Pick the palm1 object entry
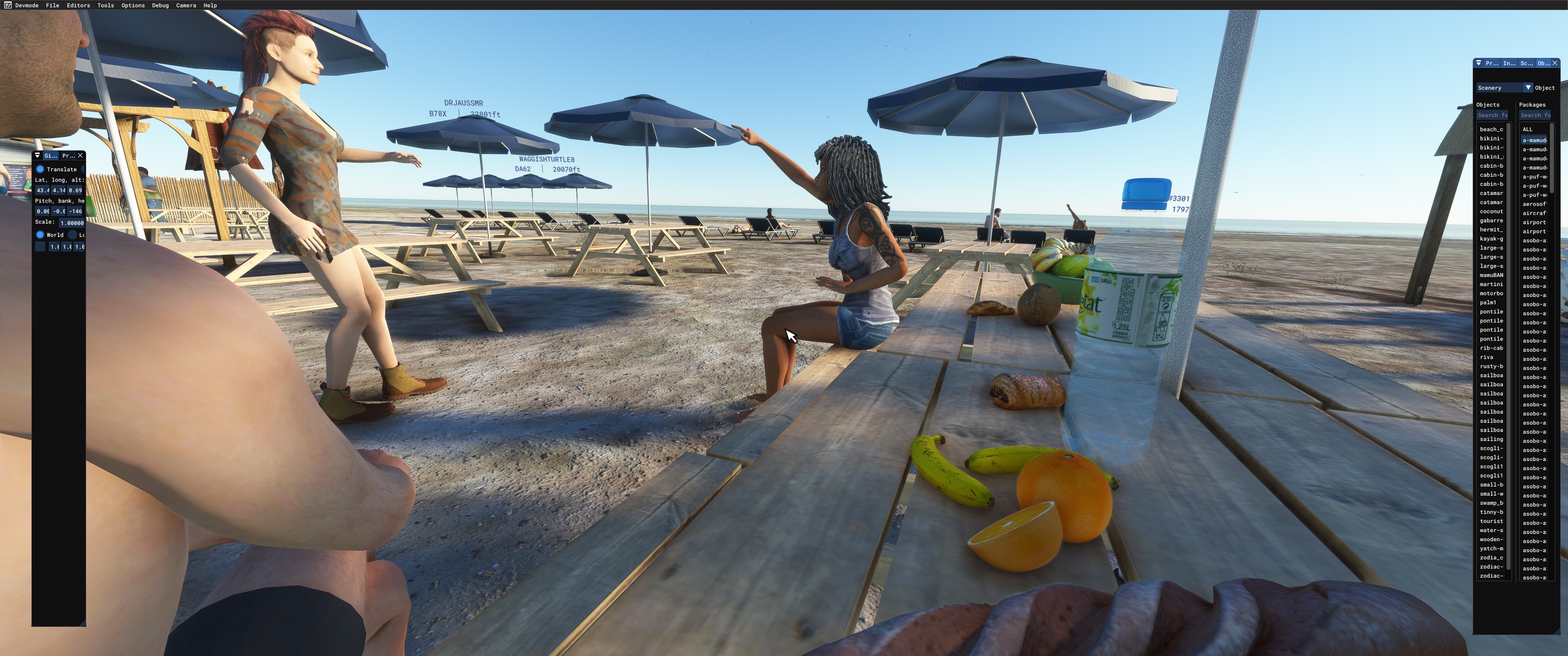Screen dimensions: 1568x656 point(1488,302)
